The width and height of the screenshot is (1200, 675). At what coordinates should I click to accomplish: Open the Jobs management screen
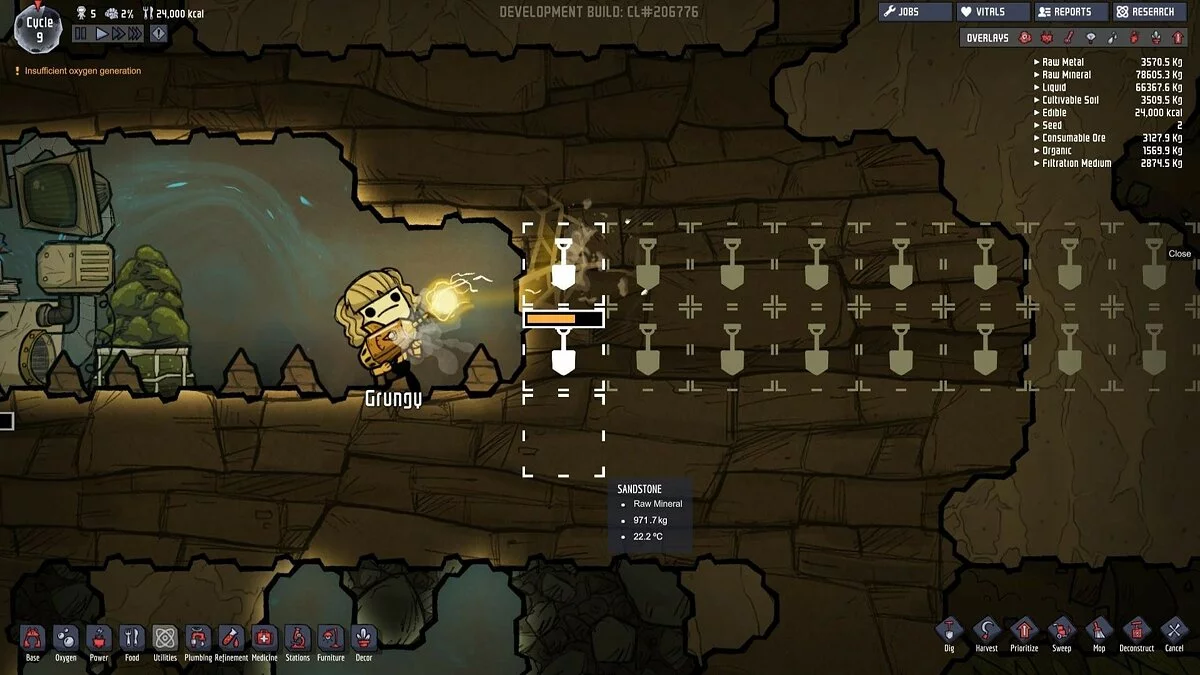915,12
